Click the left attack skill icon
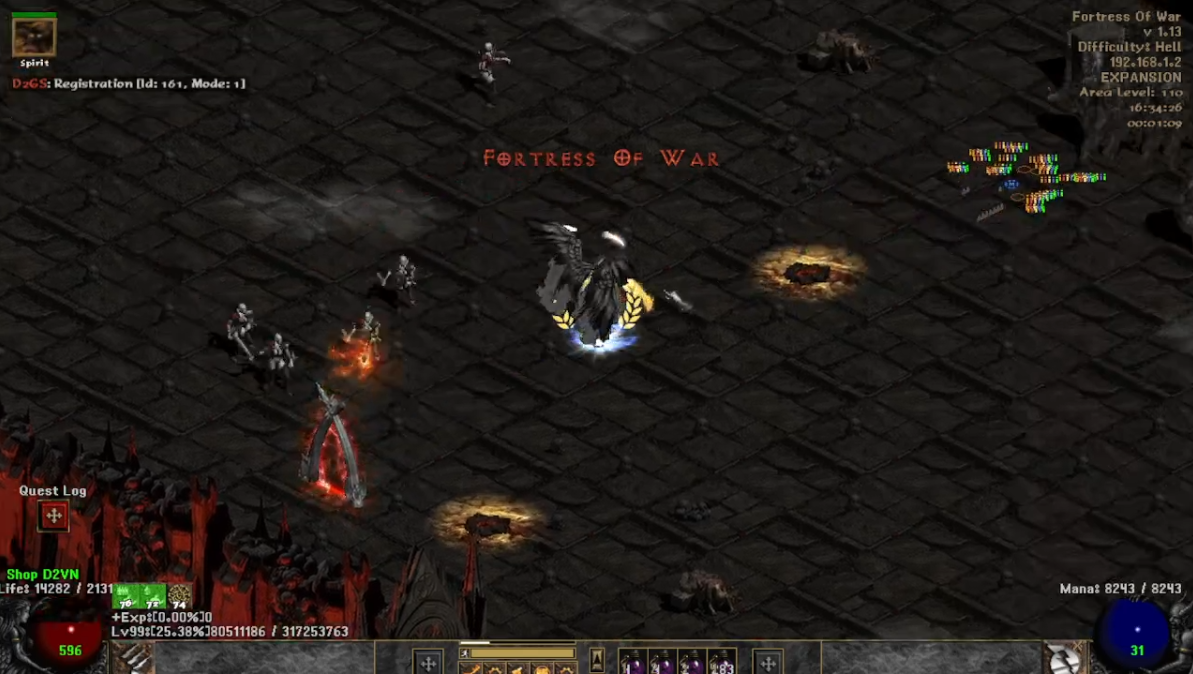 point(133,659)
